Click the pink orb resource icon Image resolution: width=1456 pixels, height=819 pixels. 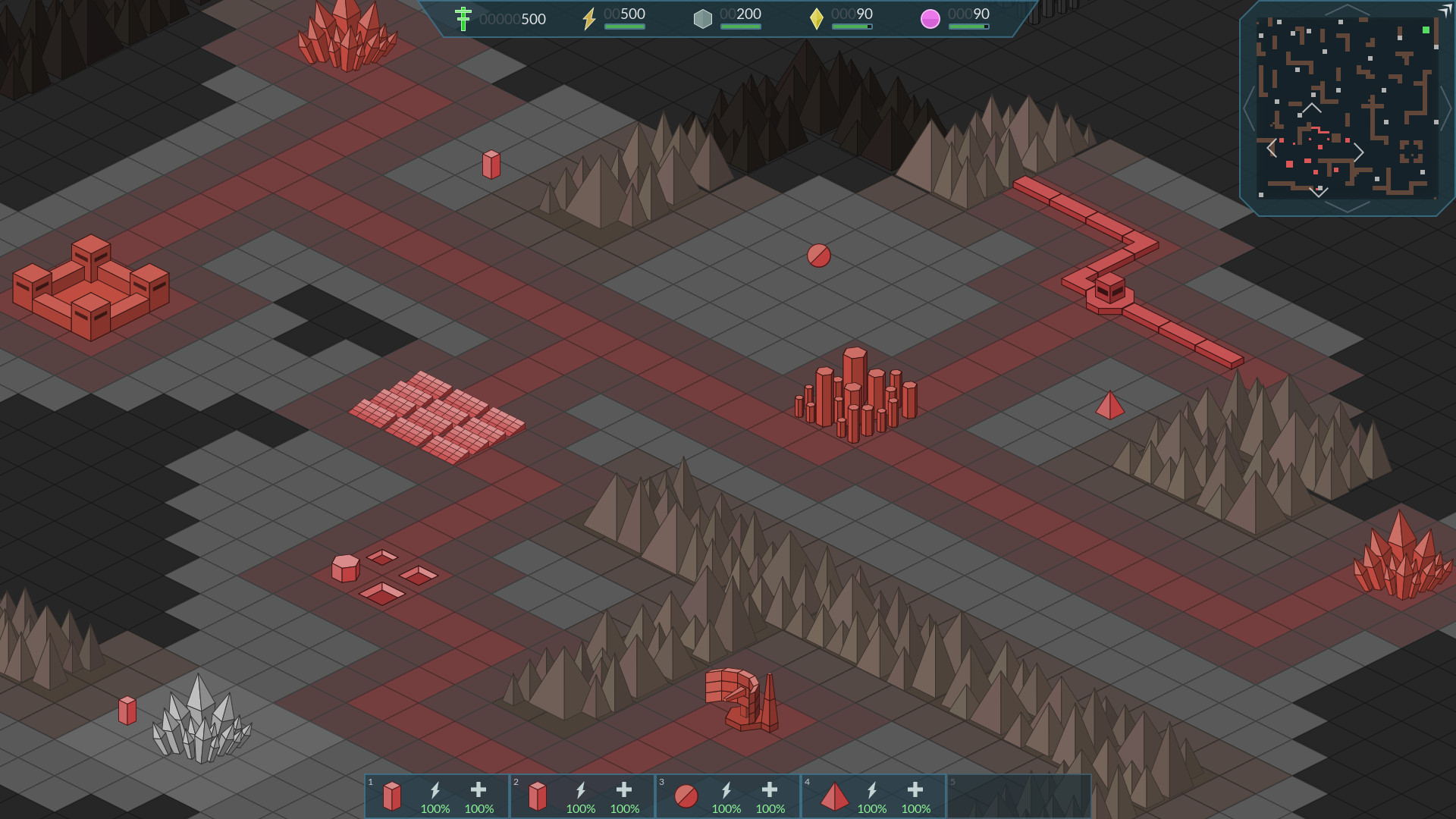[x=930, y=17]
